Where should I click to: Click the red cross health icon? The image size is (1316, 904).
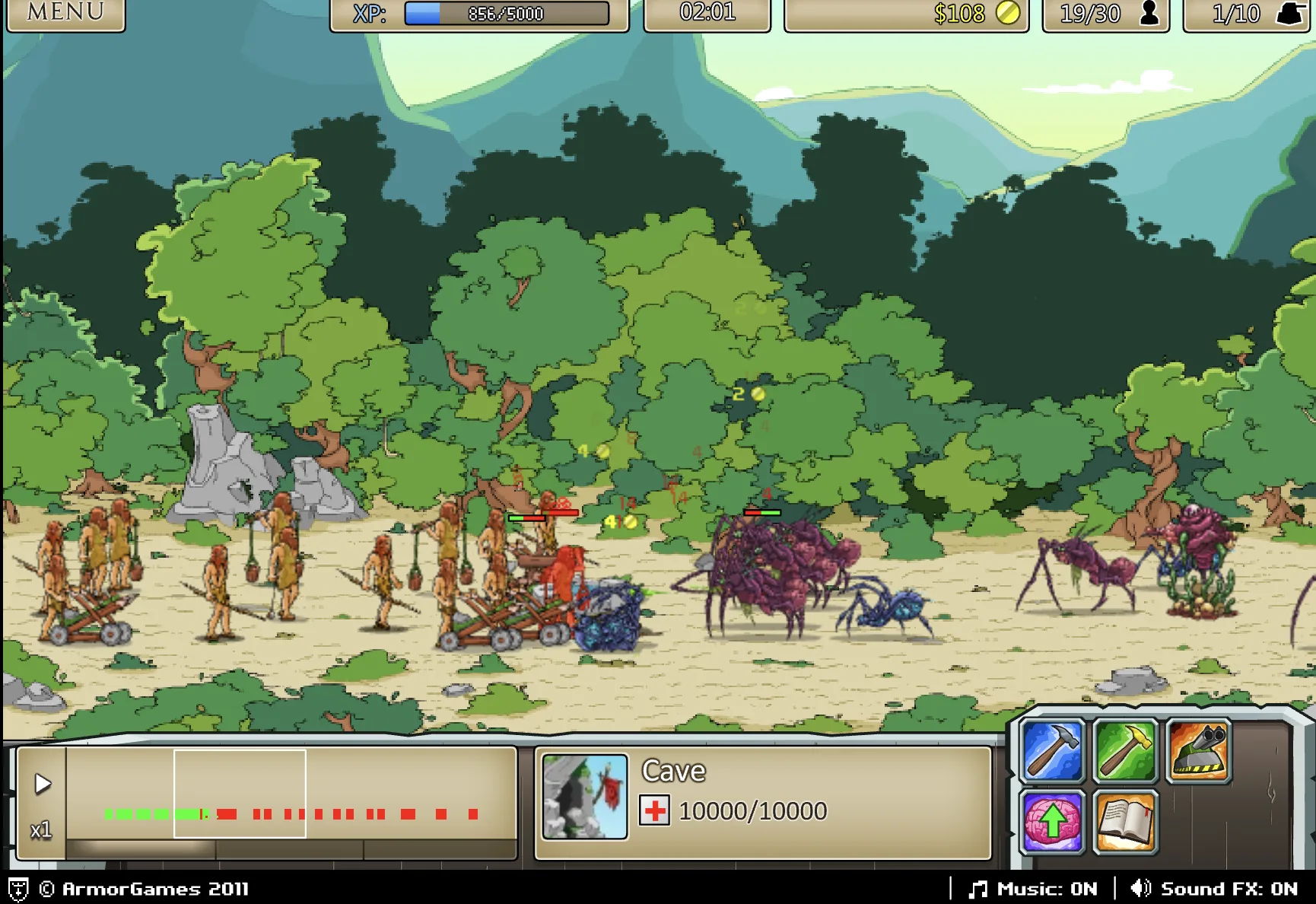(656, 810)
